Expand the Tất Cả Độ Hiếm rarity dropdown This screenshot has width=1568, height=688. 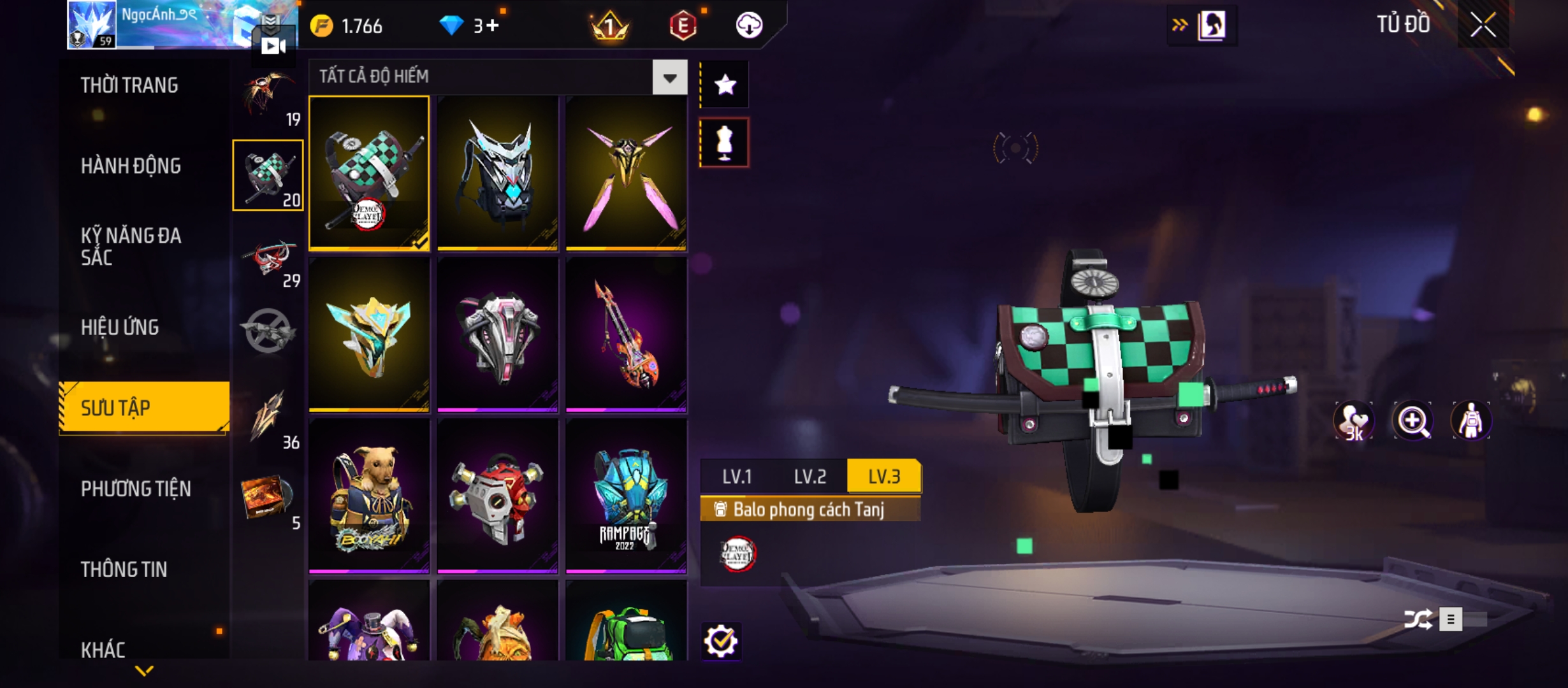click(x=669, y=78)
